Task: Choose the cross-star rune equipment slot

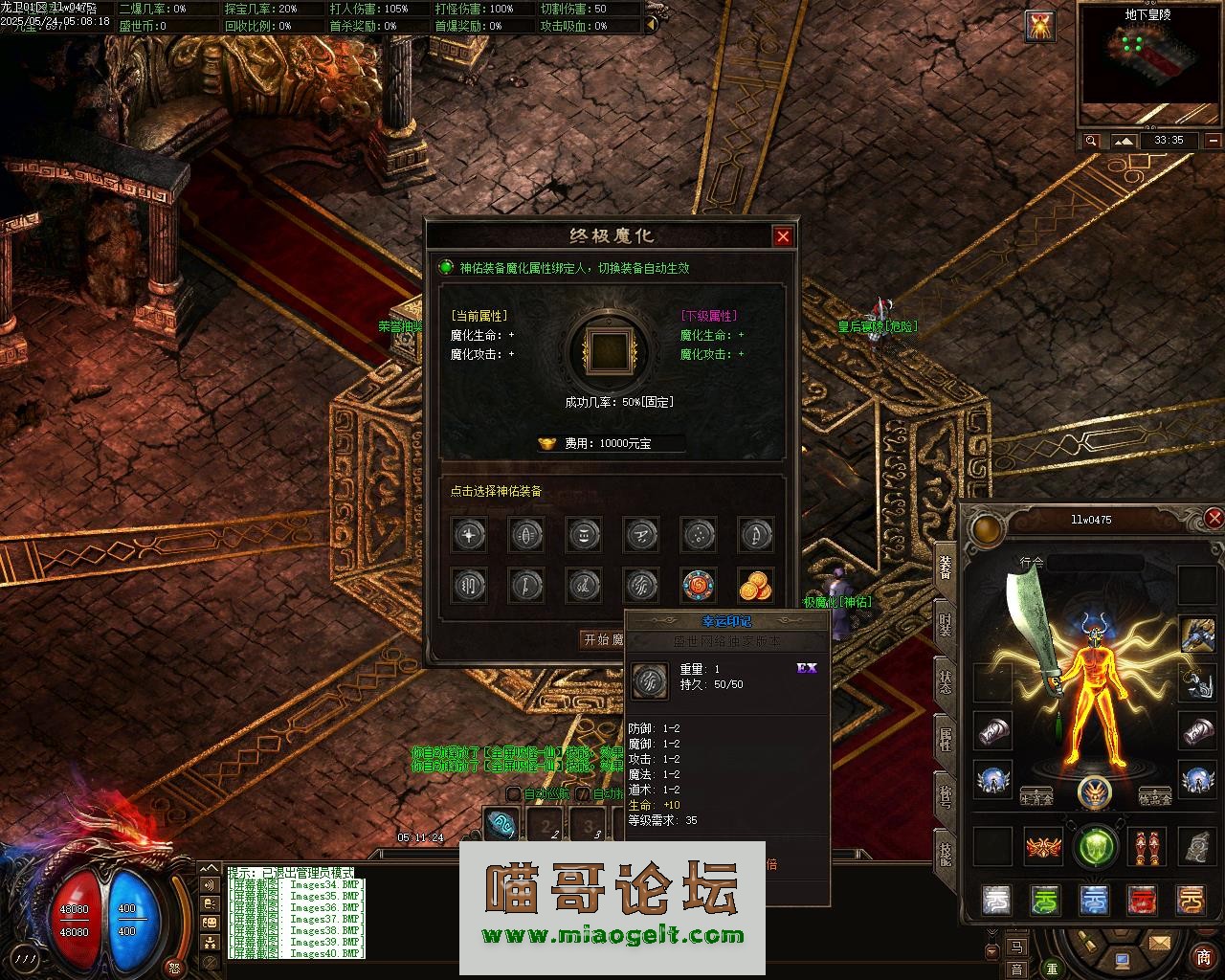Action: 469,535
